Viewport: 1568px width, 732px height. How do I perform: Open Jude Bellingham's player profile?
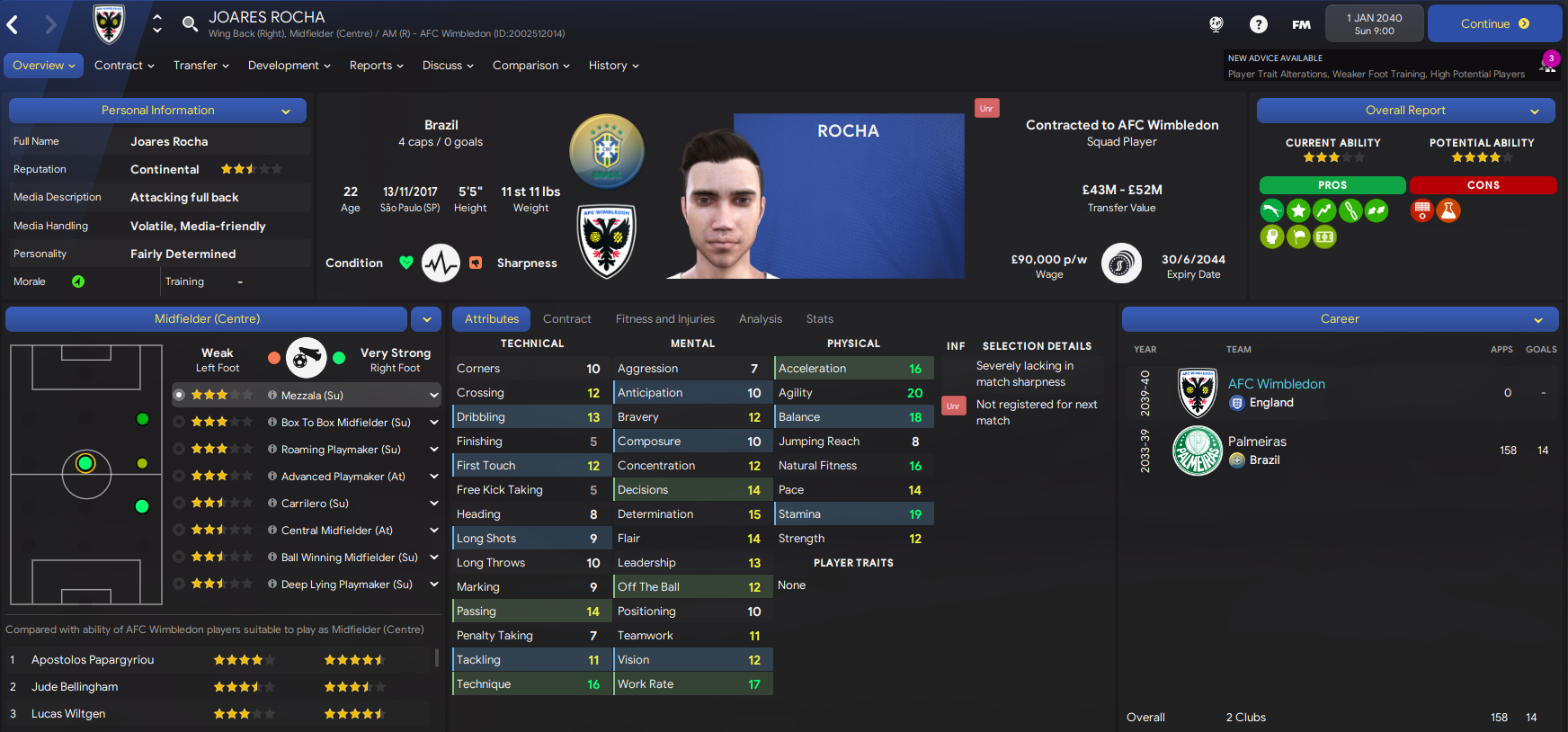[x=75, y=687]
